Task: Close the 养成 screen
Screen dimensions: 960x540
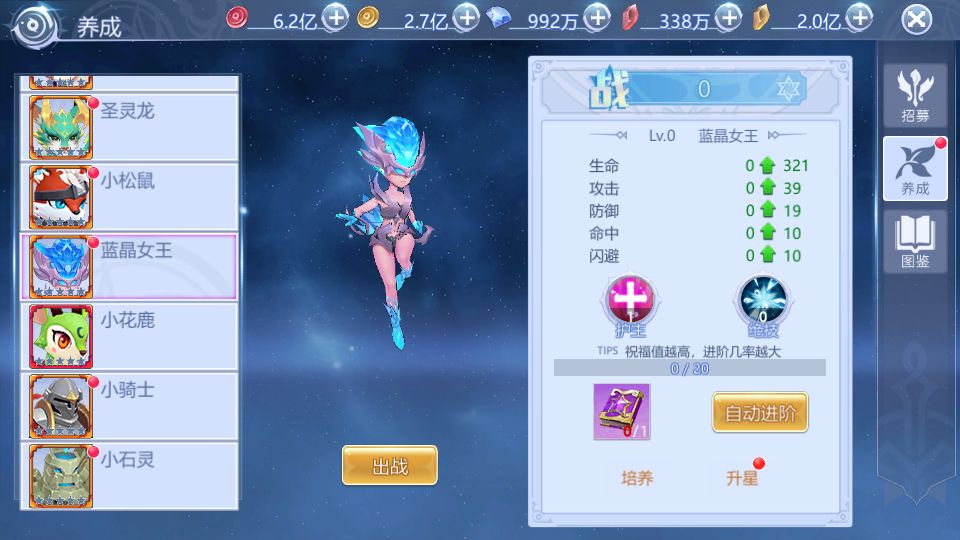Action: (916, 19)
